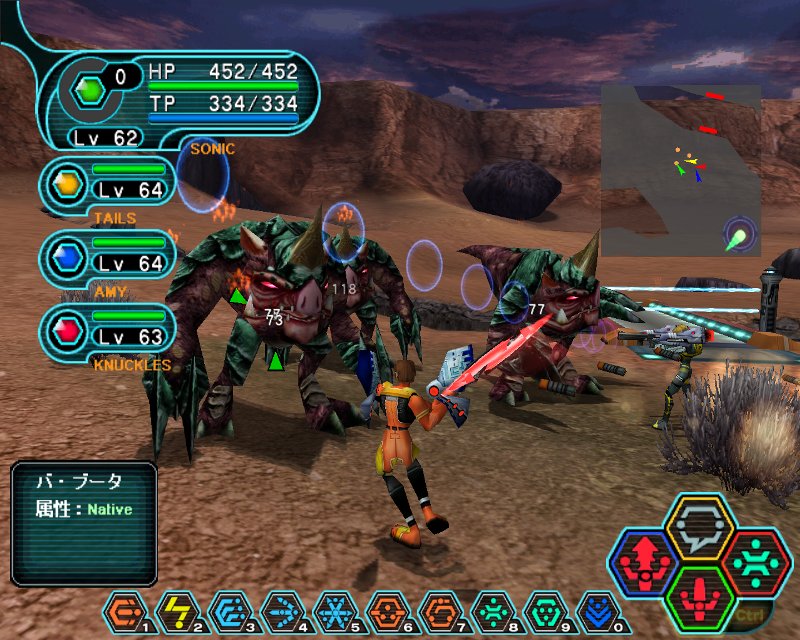Click Sonic's green hexagon player badge

[91, 90]
